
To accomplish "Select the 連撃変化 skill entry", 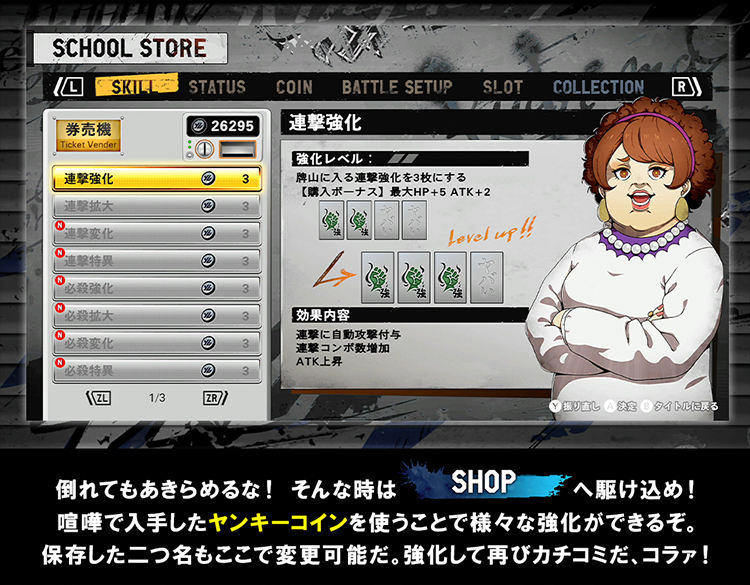I will pos(157,234).
